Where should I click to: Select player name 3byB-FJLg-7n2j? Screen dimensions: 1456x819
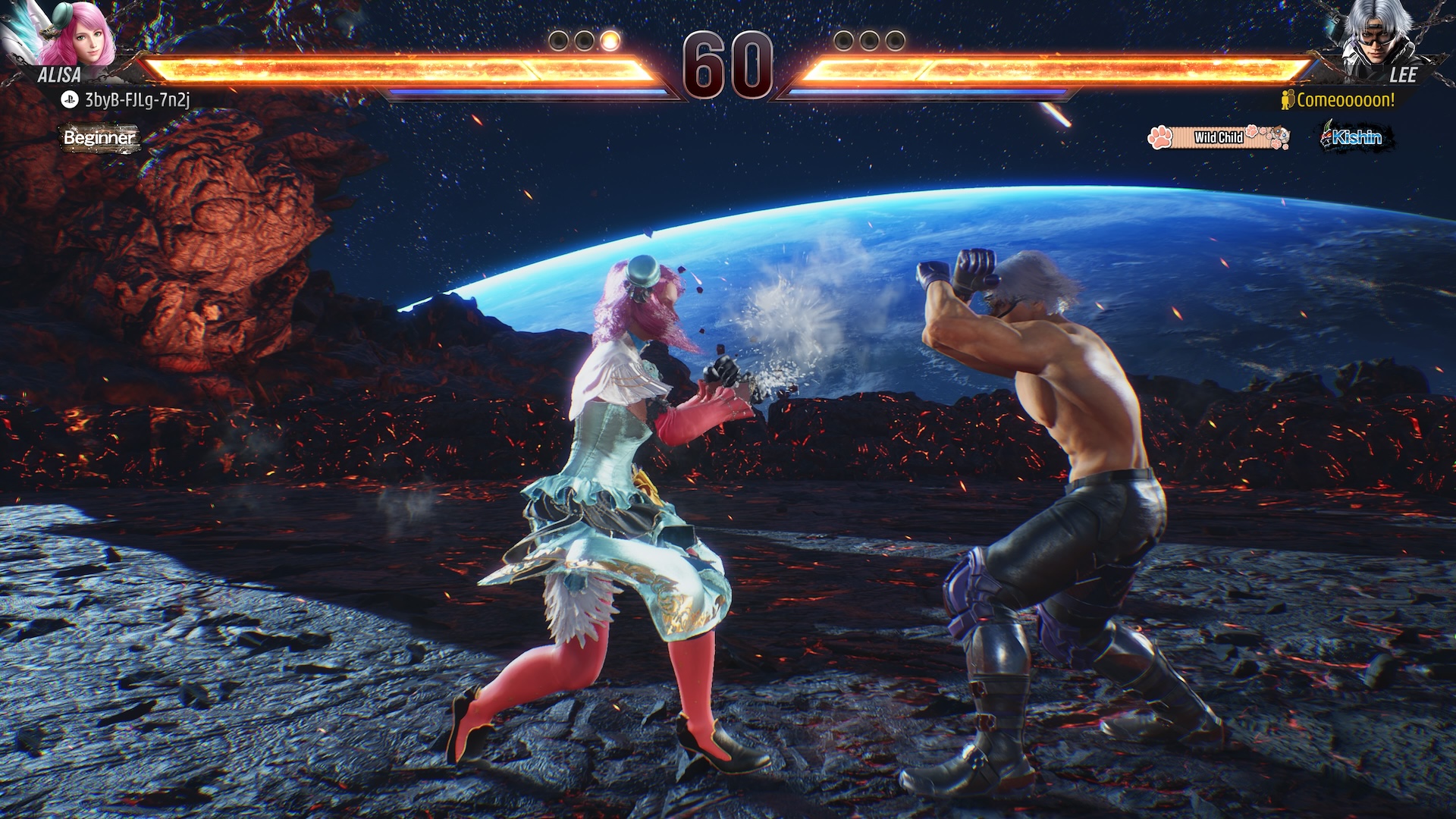136,99
